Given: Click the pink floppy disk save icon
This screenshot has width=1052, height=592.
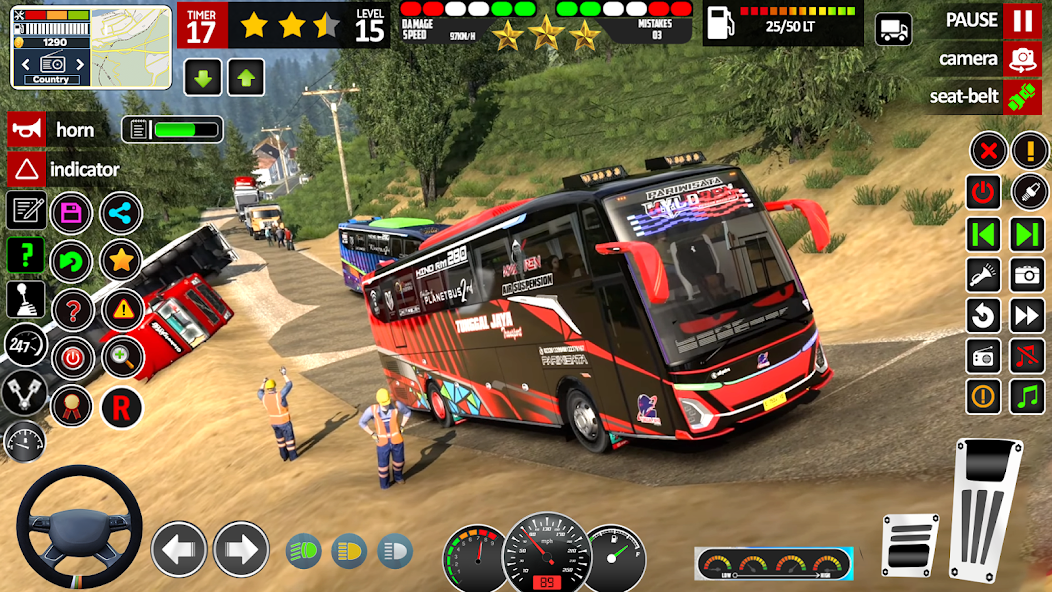Looking at the screenshot, I should click(71, 212).
